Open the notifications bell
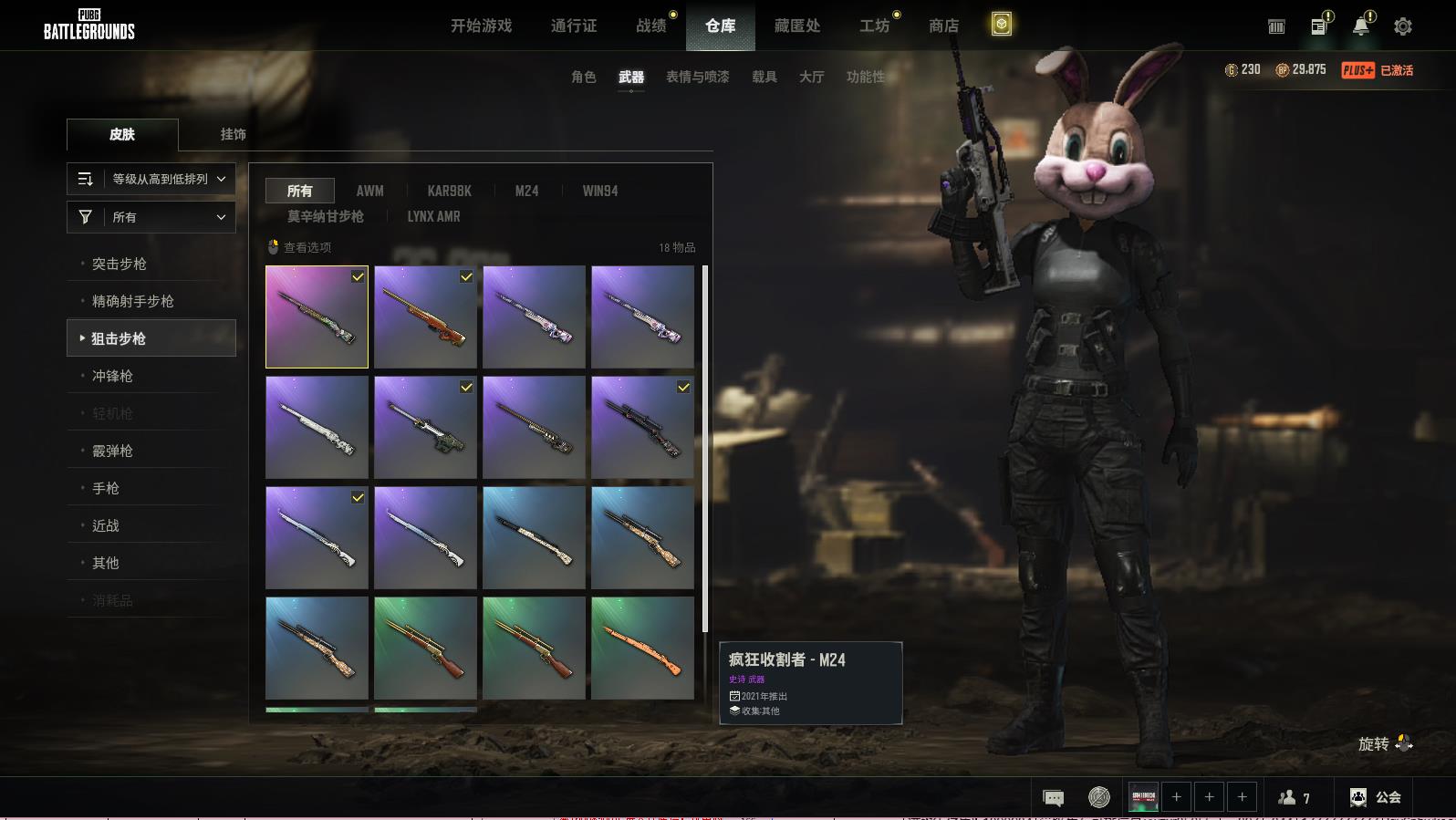Image resolution: width=1456 pixels, height=820 pixels. (x=1360, y=26)
